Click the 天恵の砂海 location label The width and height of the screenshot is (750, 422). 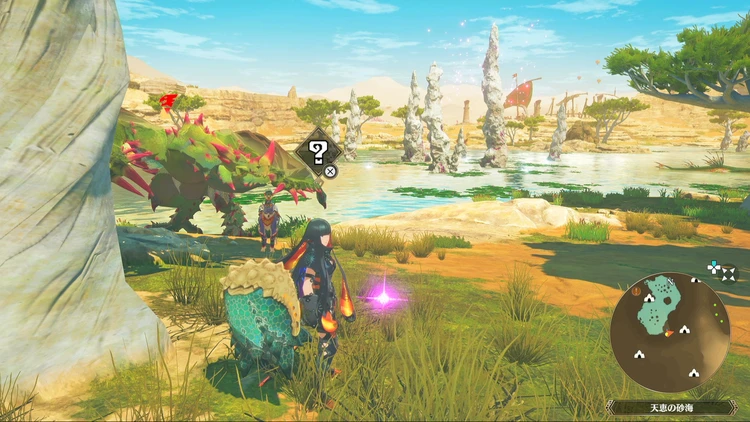(x=674, y=407)
